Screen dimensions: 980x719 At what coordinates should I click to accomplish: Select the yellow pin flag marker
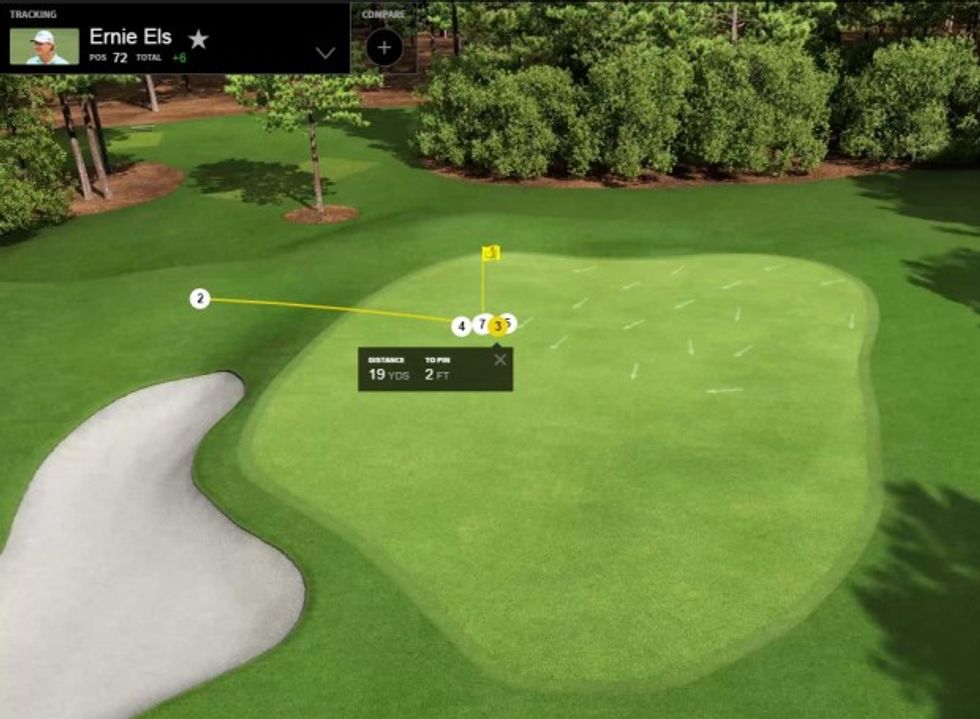[491, 253]
